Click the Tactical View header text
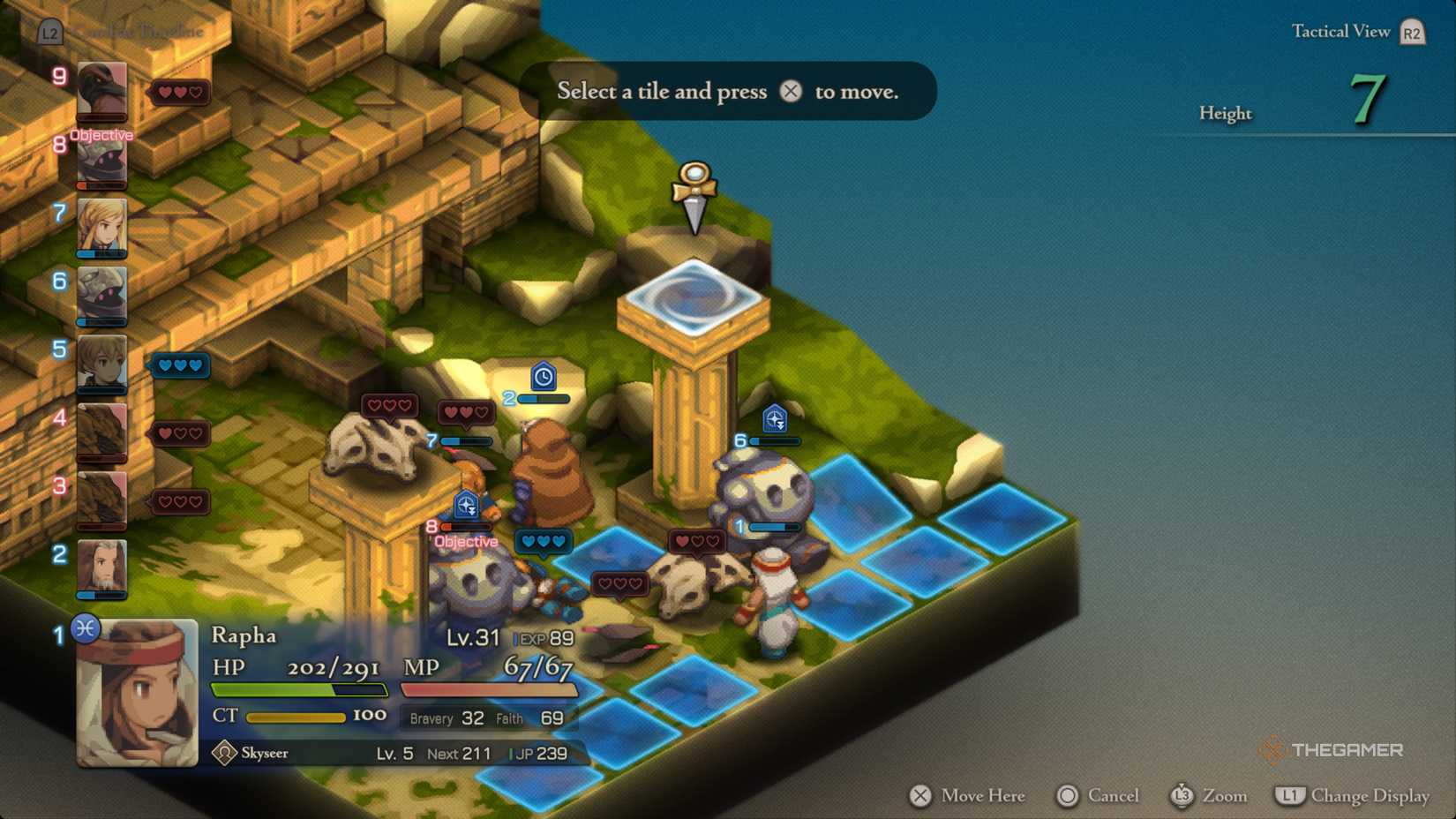This screenshot has width=1456, height=819. (x=1340, y=30)
